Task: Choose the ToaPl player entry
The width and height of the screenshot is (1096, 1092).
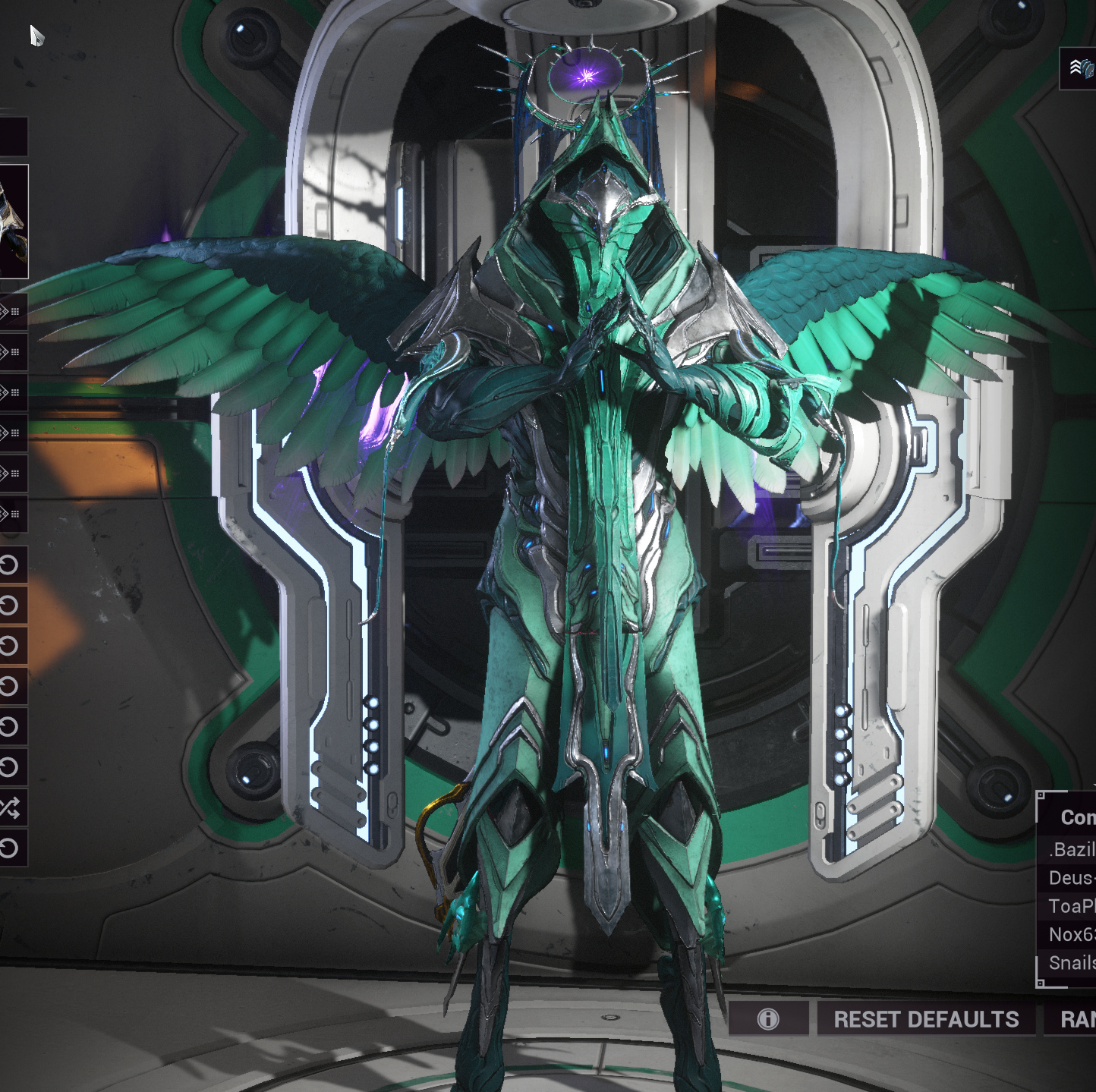Action: [1070, 906]
